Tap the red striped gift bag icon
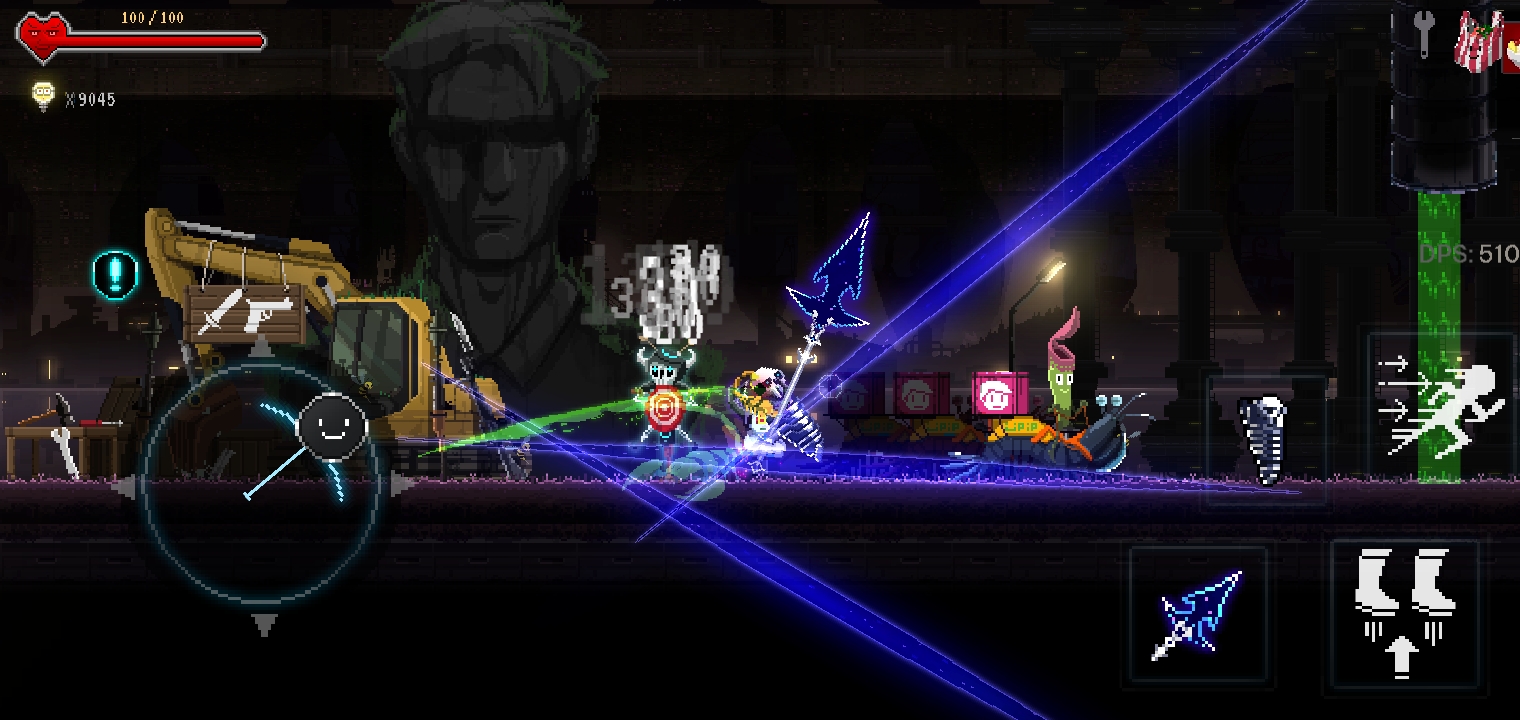1520x720 pixels. coord(1479,42)
